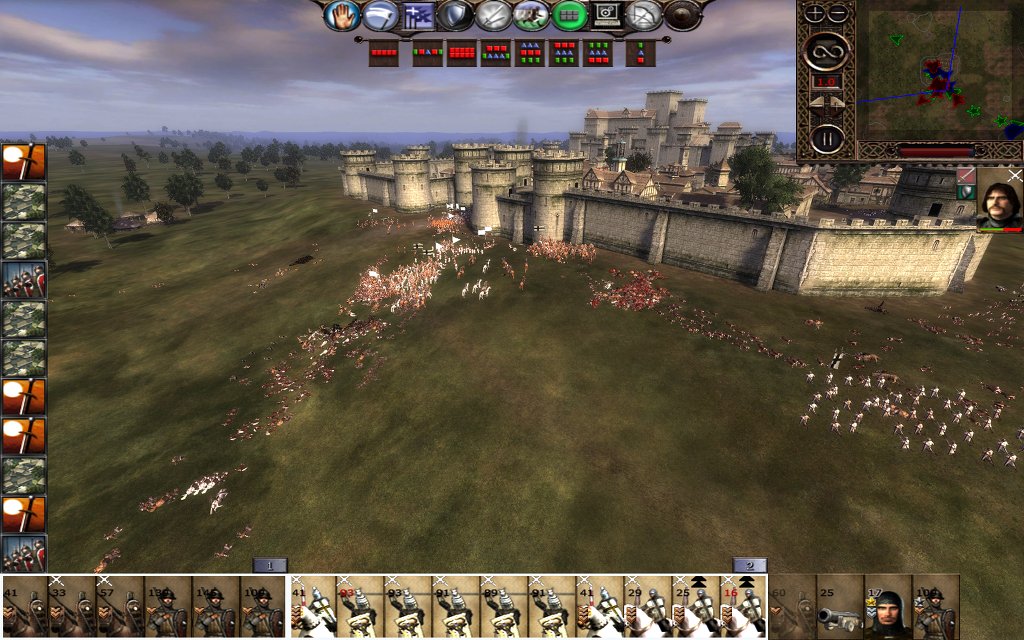The height and width of the screenshot is (640, 1024).
Task: Click the battlefield minimap
Action: 940,70
